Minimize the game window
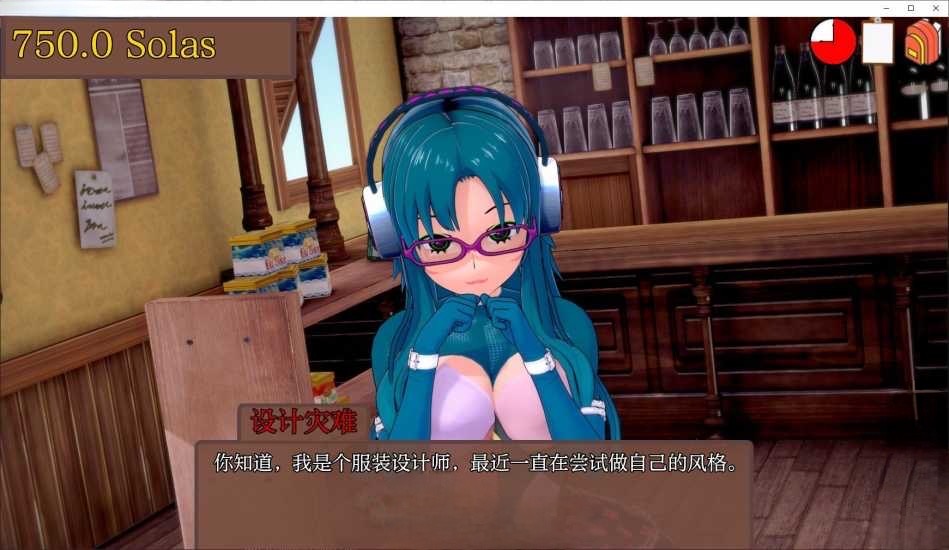949x550 pixels. click(x=887, y=8)
